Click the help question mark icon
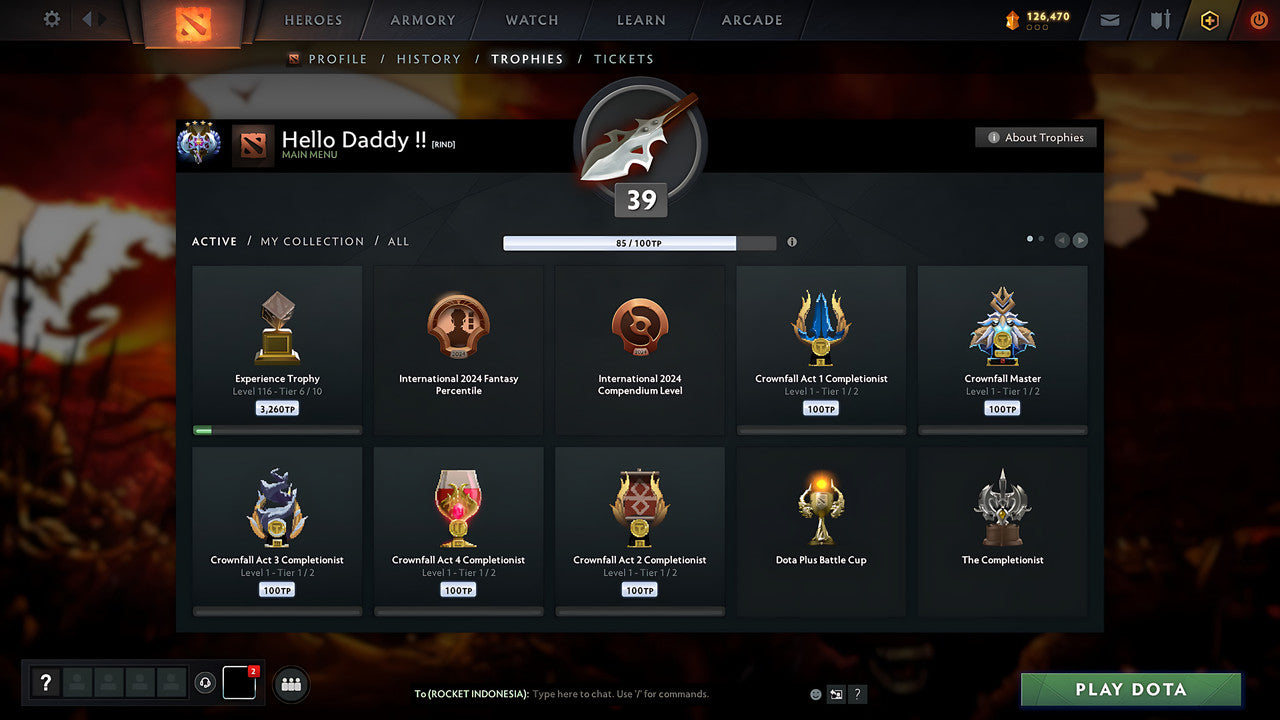 [x=46, y=683]
